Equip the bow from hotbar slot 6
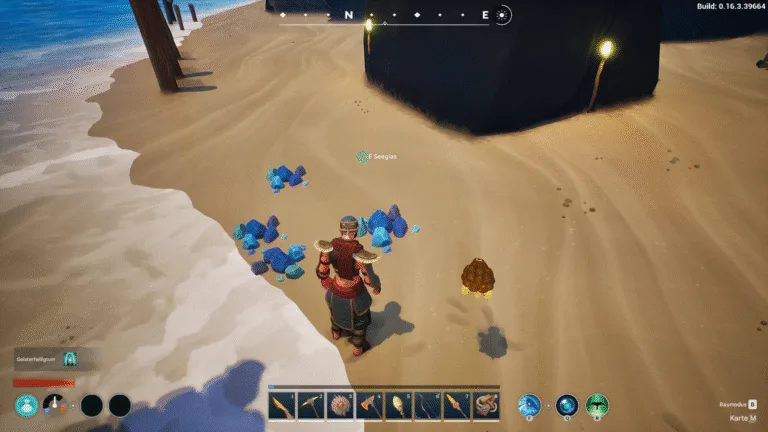The width and height of the screenshot is (768, 432). (428, 405)
